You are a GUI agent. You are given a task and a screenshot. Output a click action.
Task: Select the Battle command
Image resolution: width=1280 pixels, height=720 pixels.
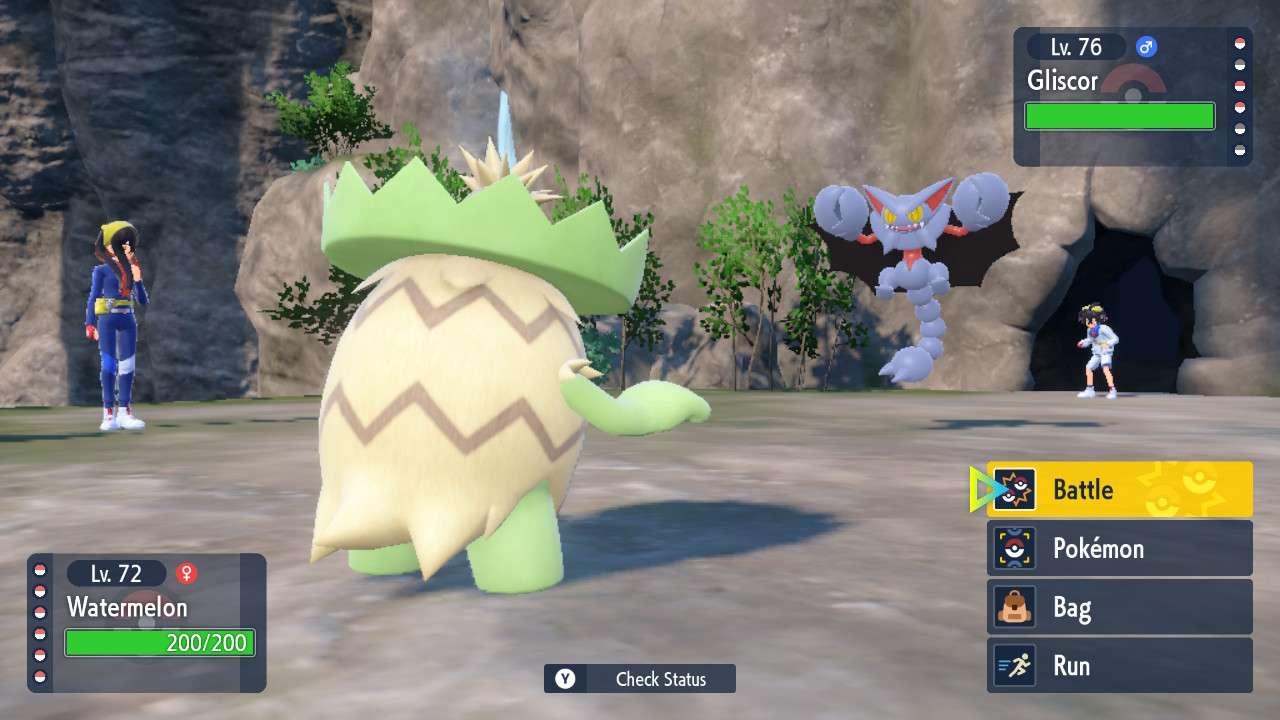(x=1119, y=490)
